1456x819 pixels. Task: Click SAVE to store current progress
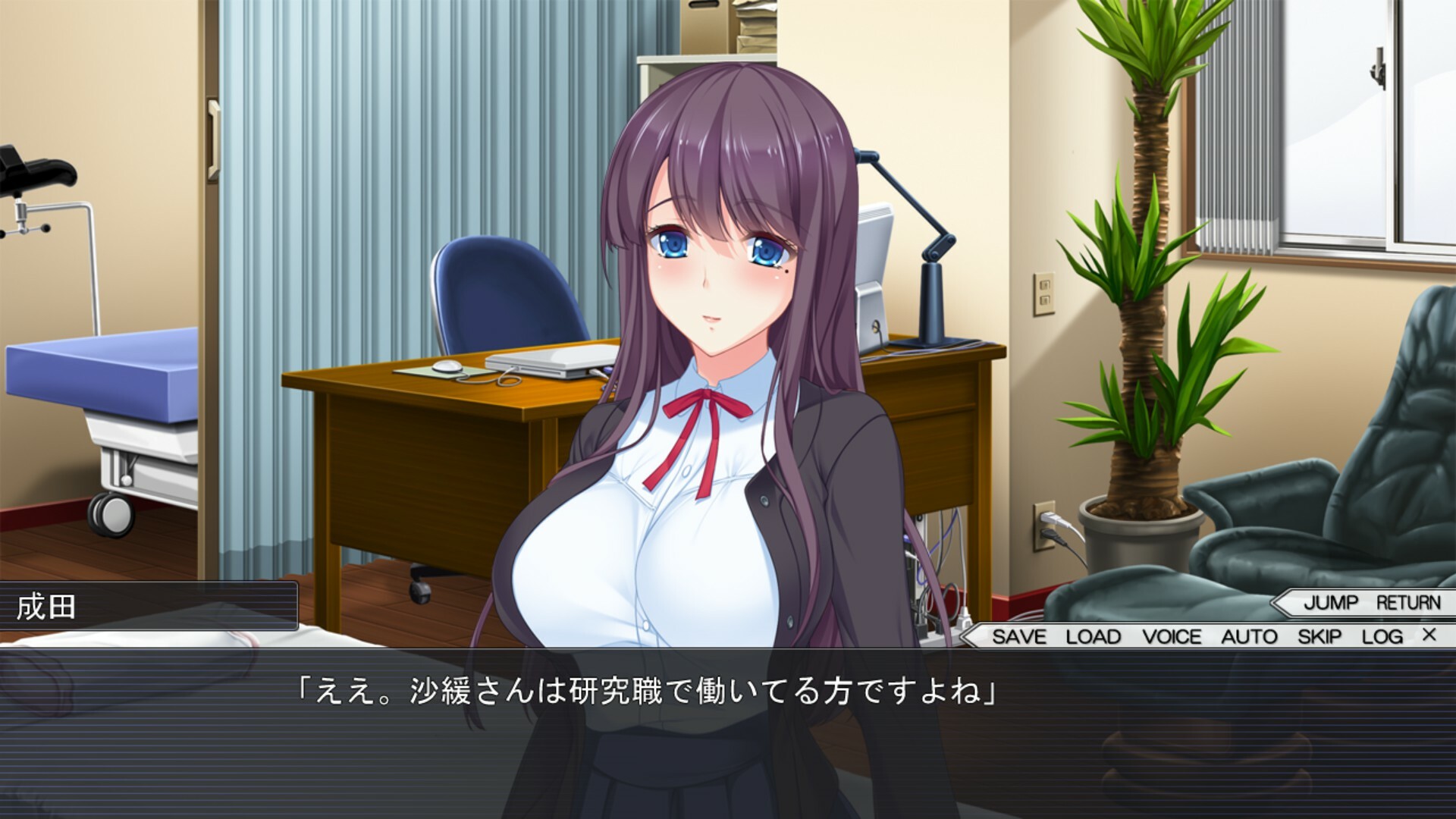pyautogui.click(x=1020, y=637)
